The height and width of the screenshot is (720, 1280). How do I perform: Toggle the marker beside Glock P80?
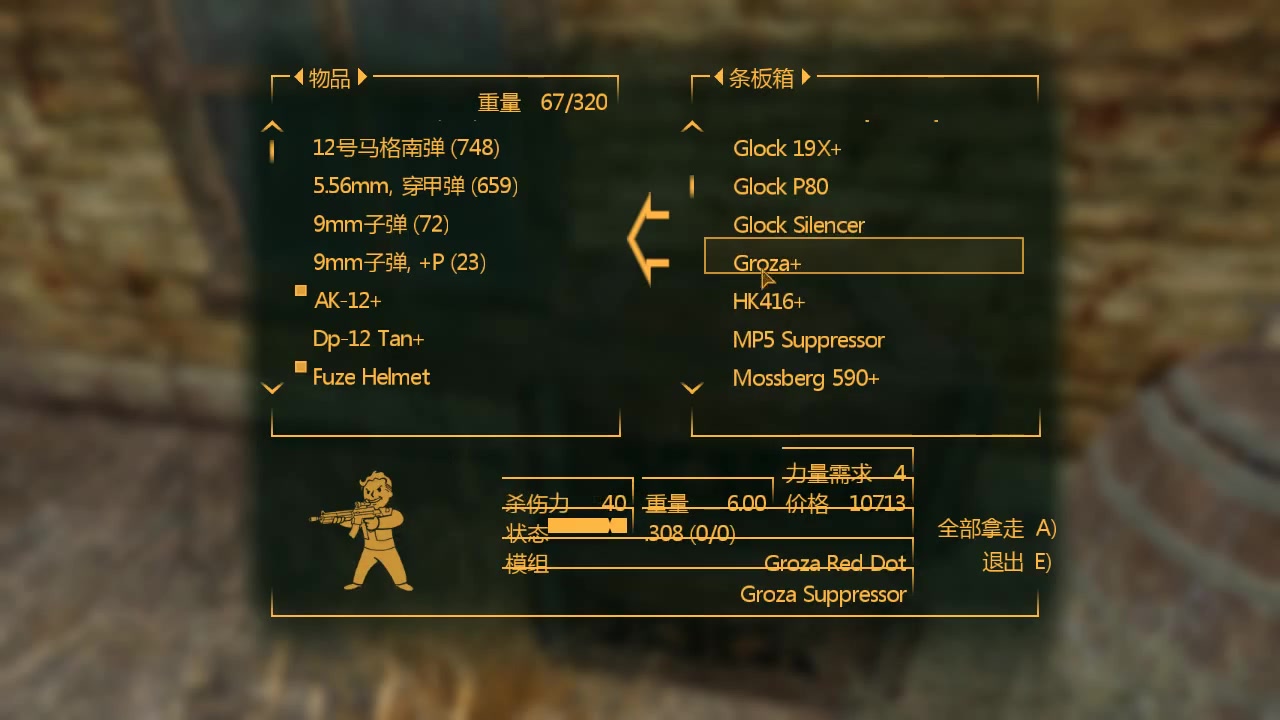pyautogui.click(x=692, y=186)
